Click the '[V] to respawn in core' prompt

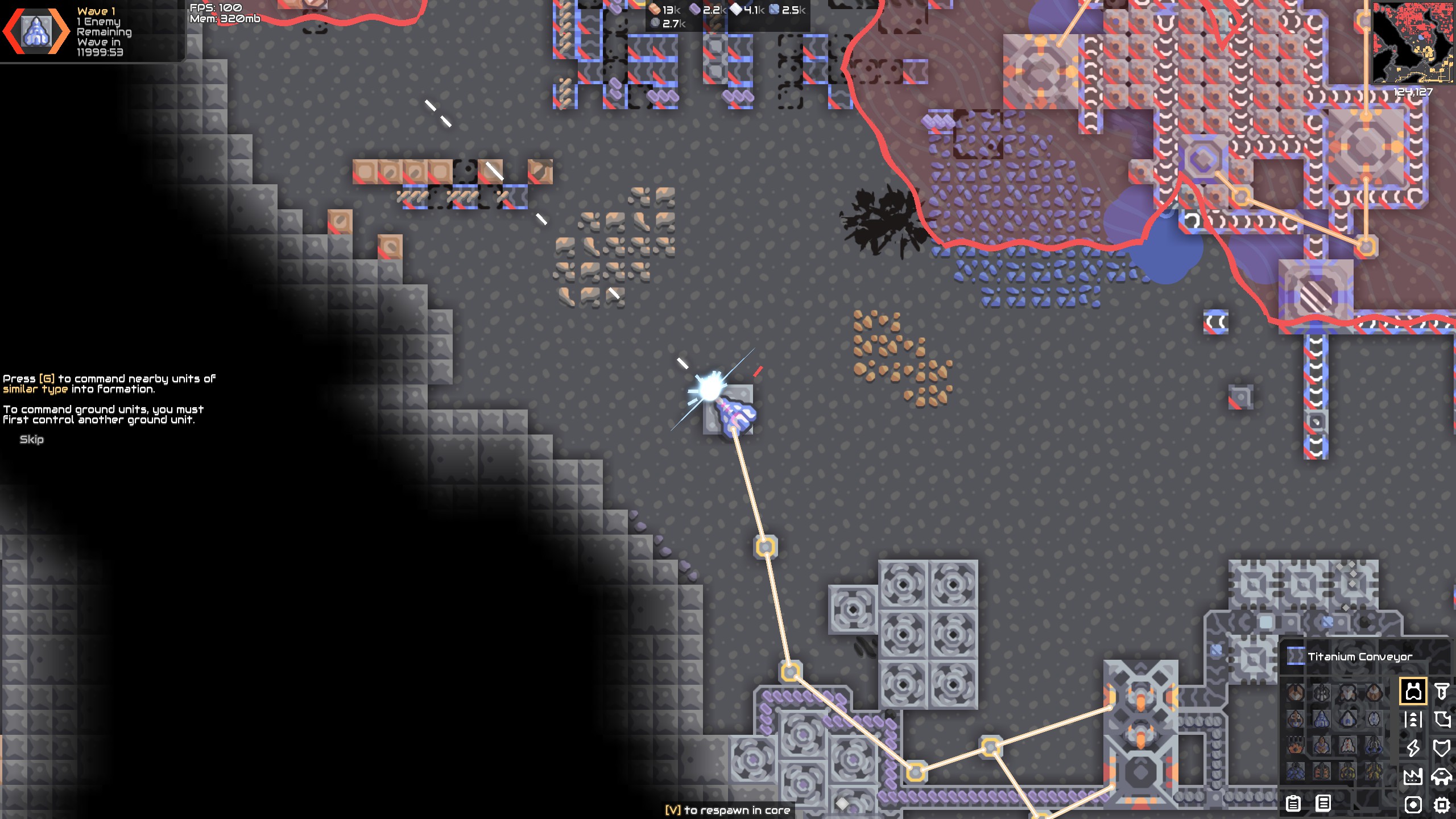[728, 809]
